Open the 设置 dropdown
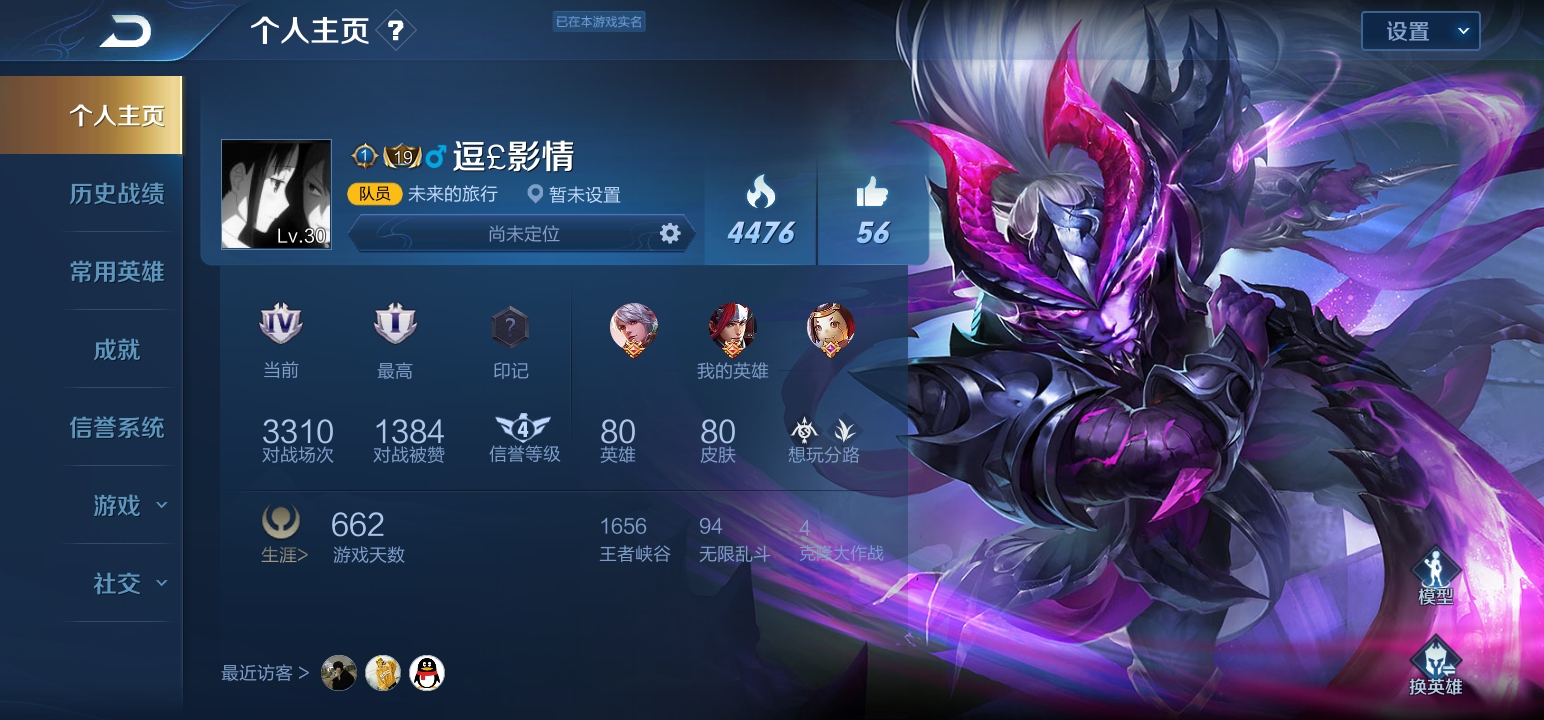Image resolution: width=1544 pixels, height=720 pixels. tap(1420, 31)
